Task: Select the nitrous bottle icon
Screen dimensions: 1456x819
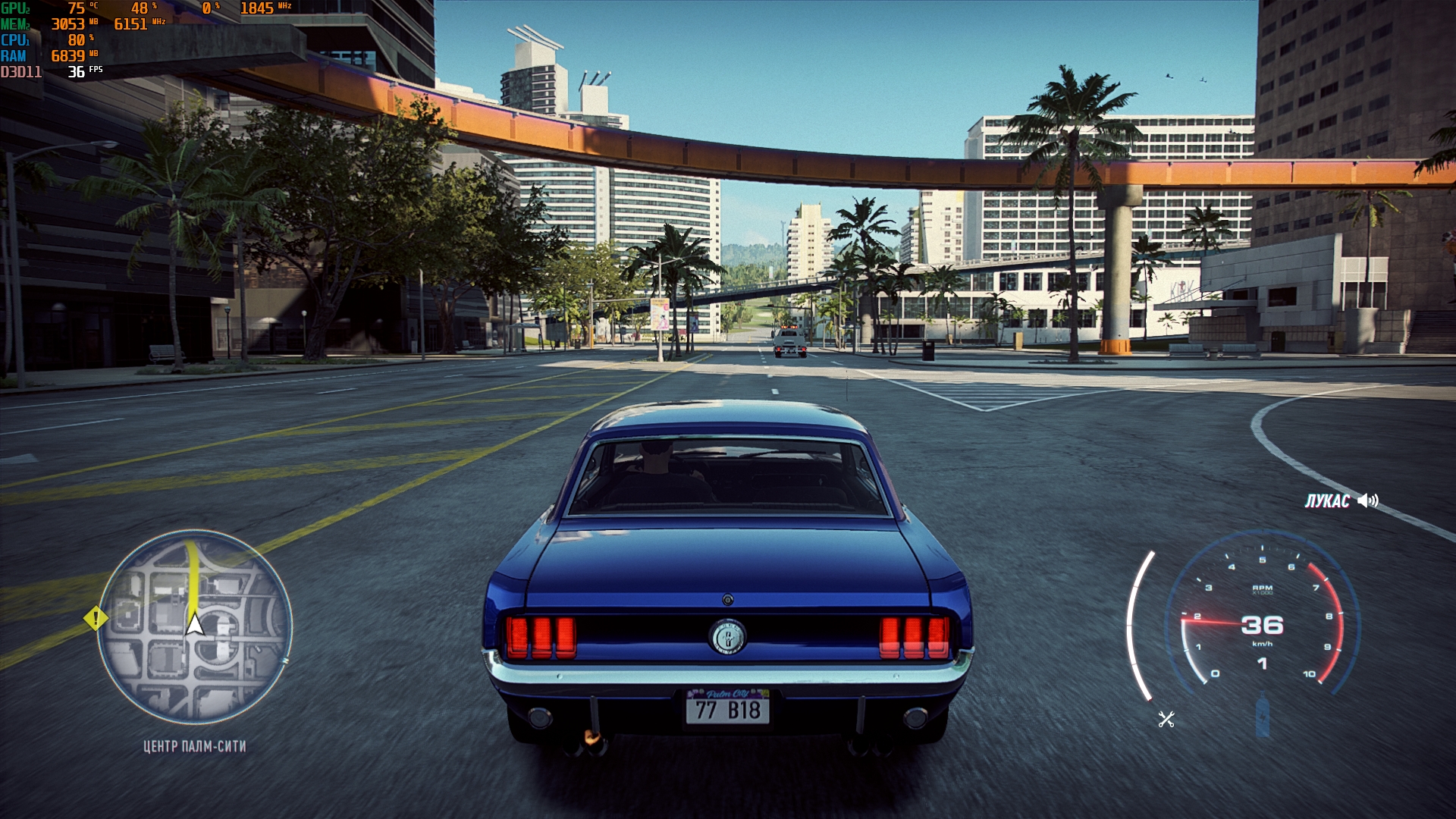Action: point(1263,716)
